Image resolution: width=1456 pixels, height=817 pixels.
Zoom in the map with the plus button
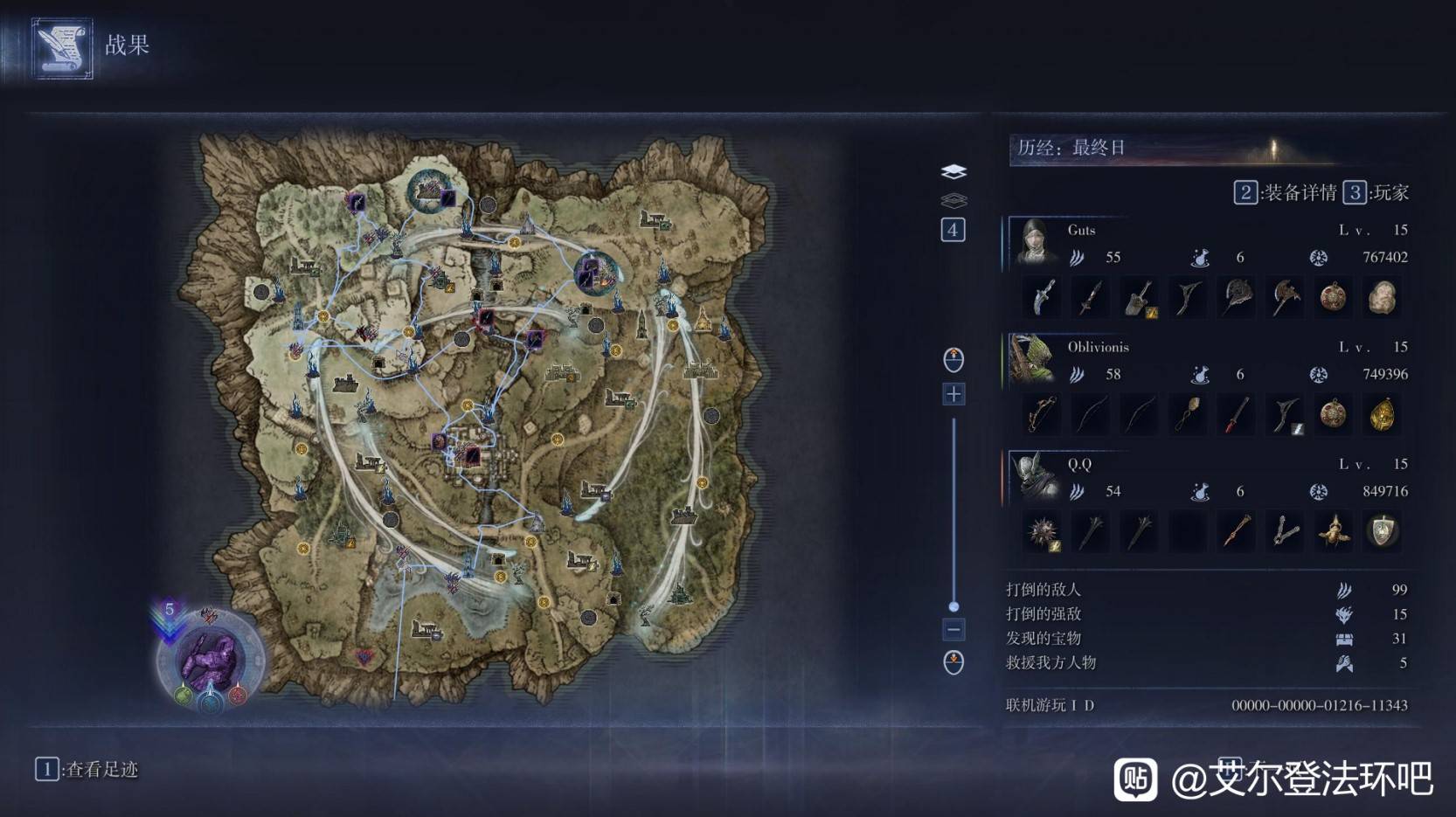pos(953,394)
